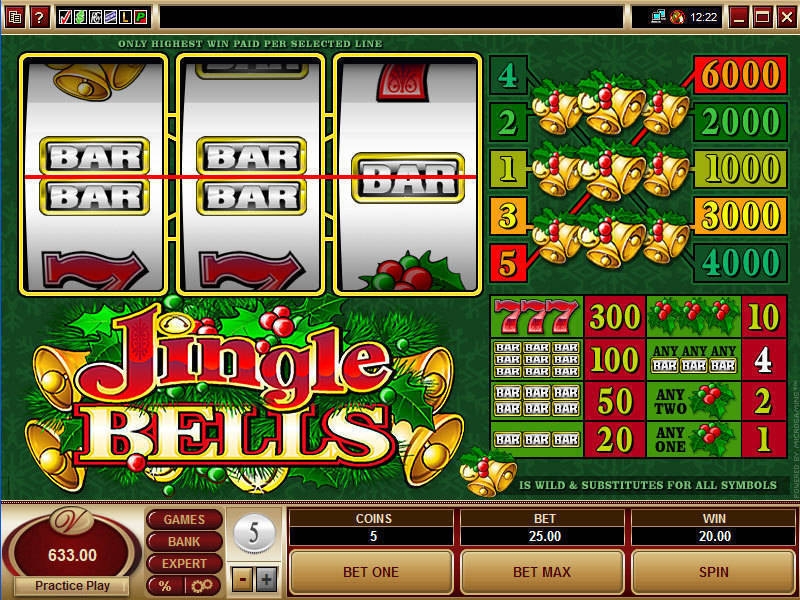Viewport: 800px width, 600px height.
Task: Click the Practice Play button
Action: (x=71, y=586)
